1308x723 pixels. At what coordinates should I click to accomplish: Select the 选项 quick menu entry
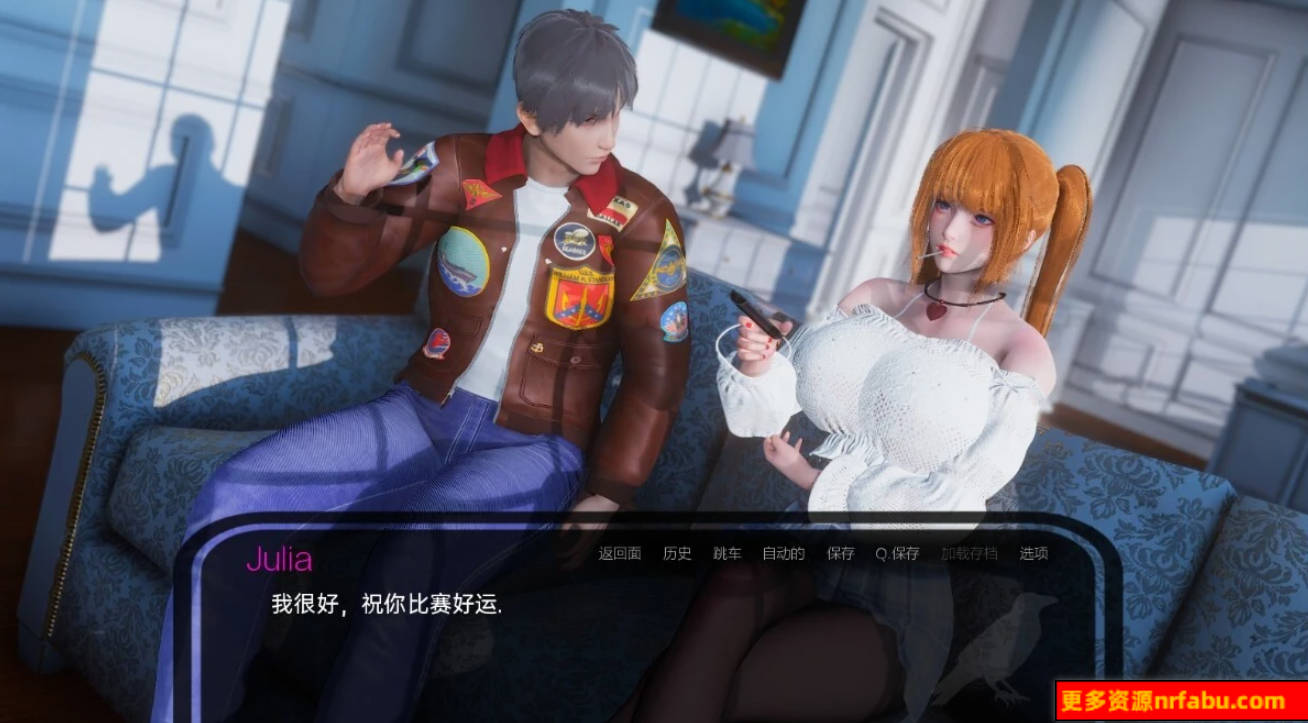click(x=1032, y=552)
